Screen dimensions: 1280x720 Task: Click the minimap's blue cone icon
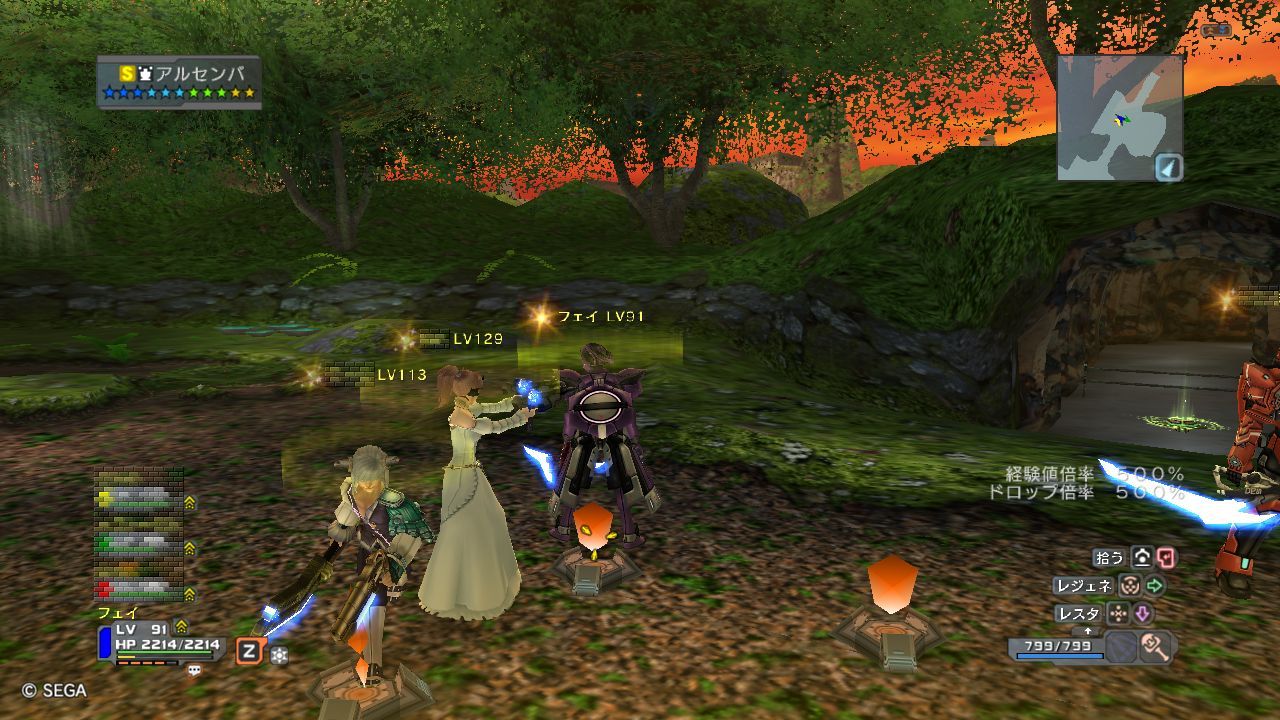click(x=1168, y=167)
